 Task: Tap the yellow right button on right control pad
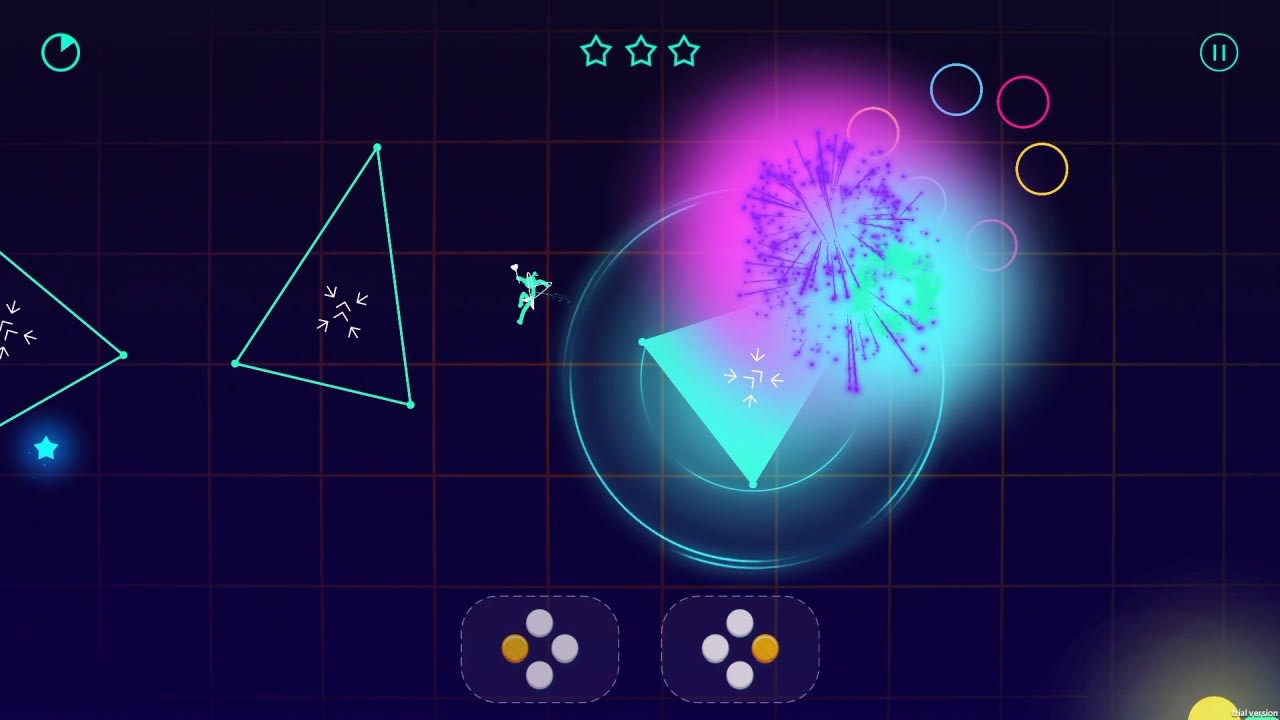(765, 648)
